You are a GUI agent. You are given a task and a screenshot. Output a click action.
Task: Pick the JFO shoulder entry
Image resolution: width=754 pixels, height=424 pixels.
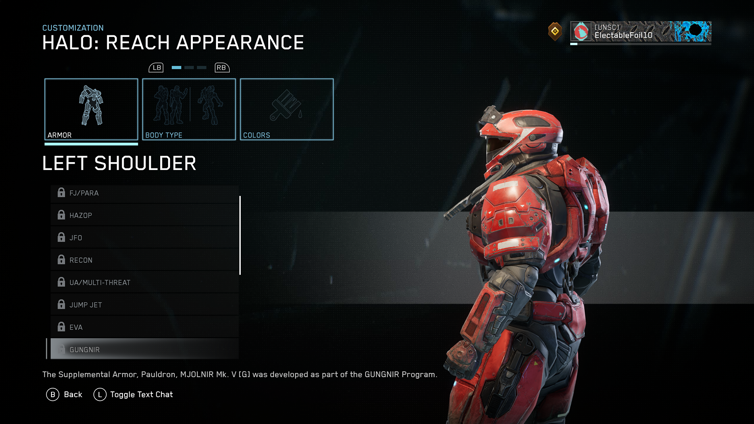click(145, 238)
